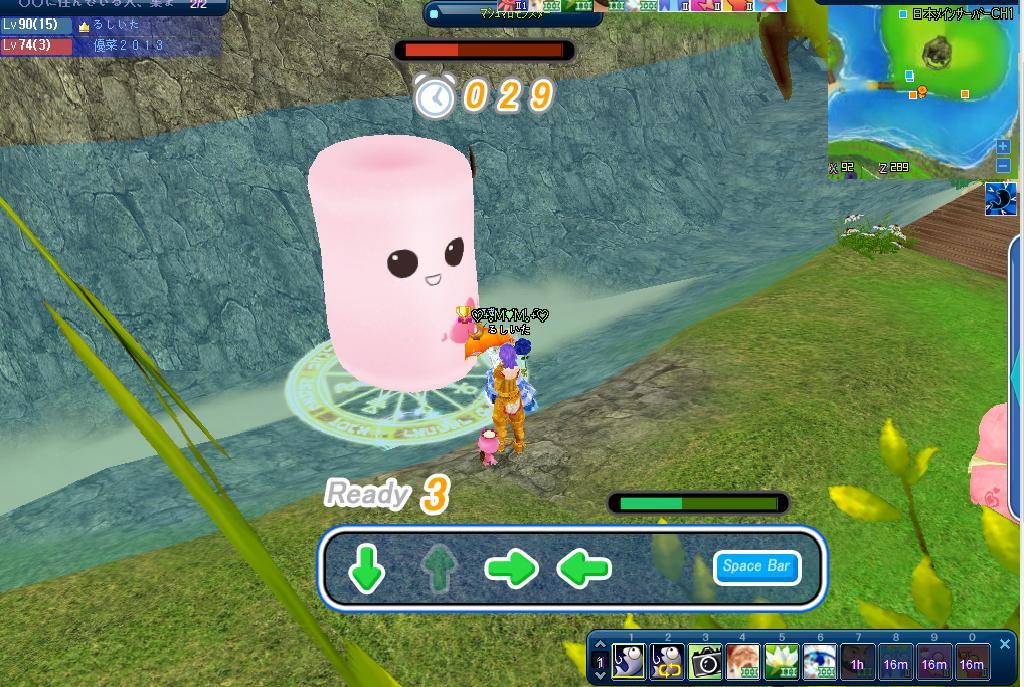Zoom out the minimap with the minus button
Image resolution: width=1024 pixels, height=687 pixels.
coord(1003,165)
